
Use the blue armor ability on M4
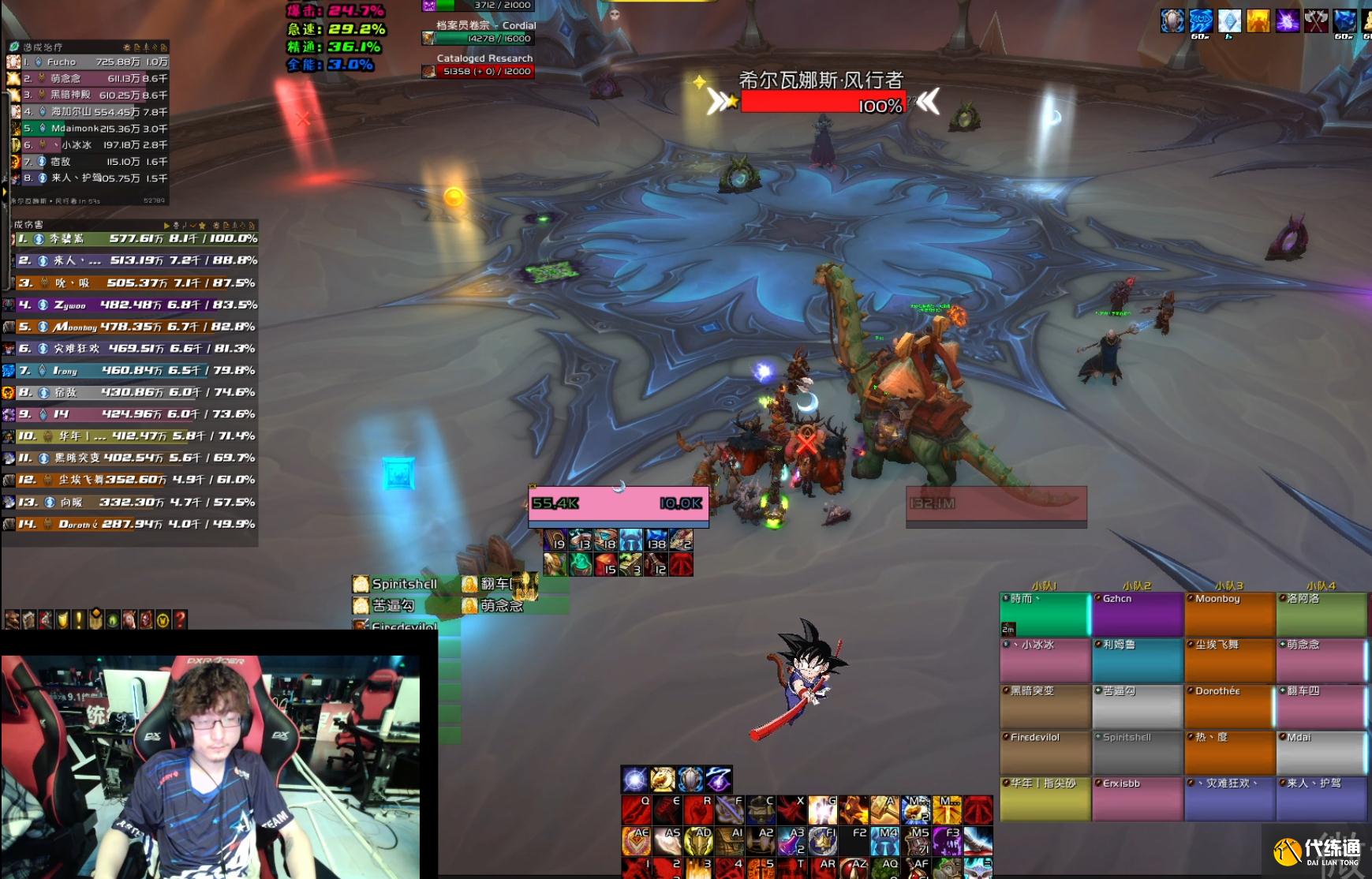[885, 841]
